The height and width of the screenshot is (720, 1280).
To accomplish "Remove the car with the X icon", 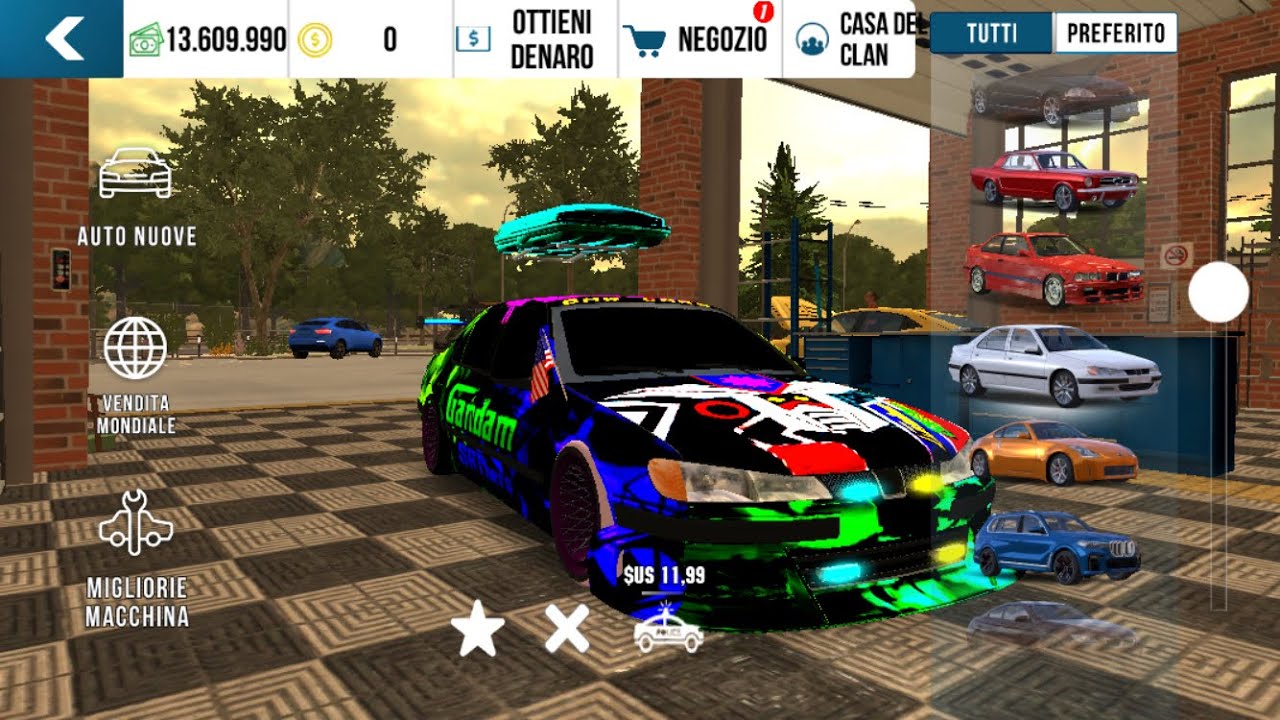I will [x=566, y=631].
